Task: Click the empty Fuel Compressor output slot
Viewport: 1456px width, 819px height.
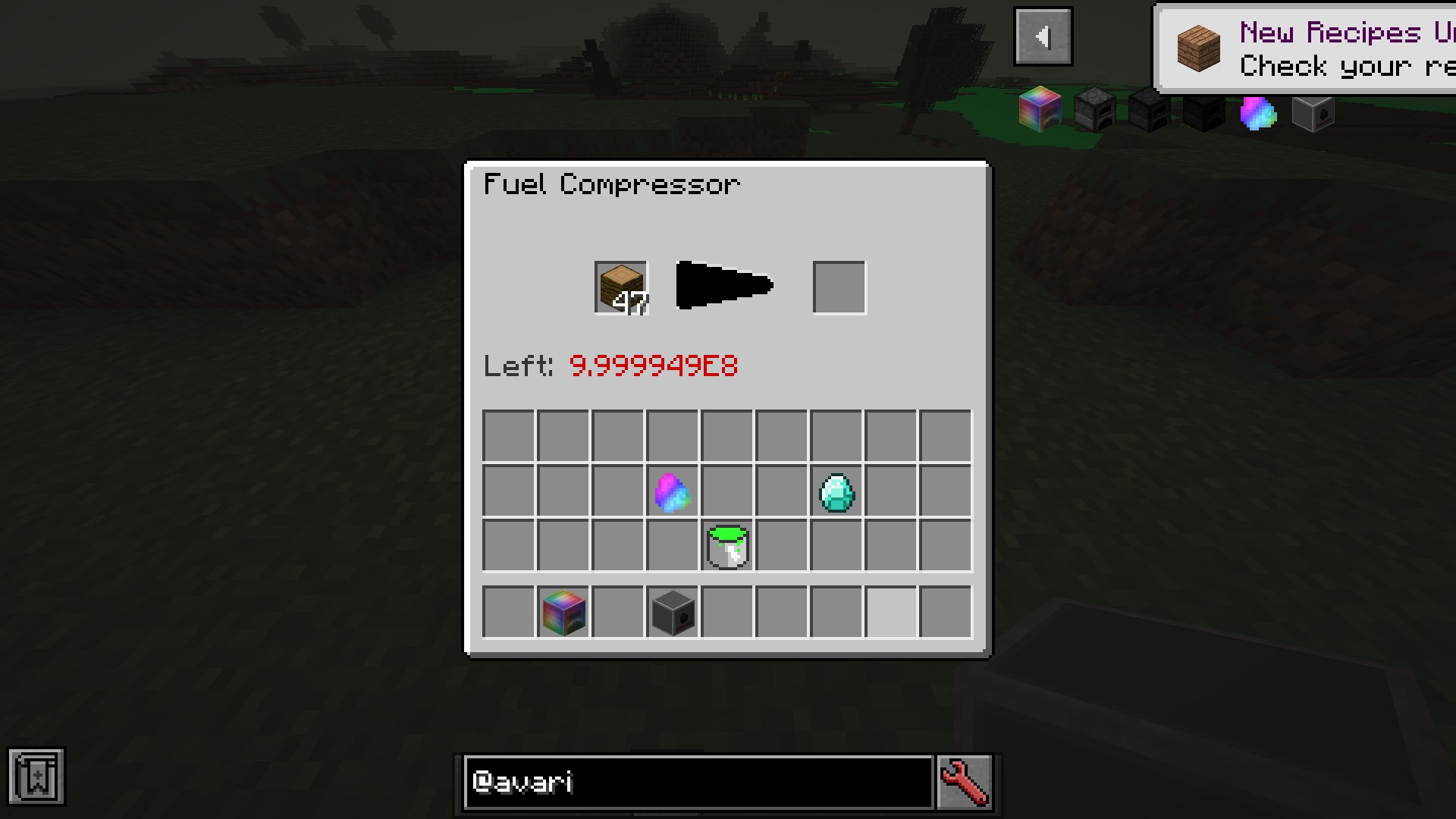Action: pos(839,287)
